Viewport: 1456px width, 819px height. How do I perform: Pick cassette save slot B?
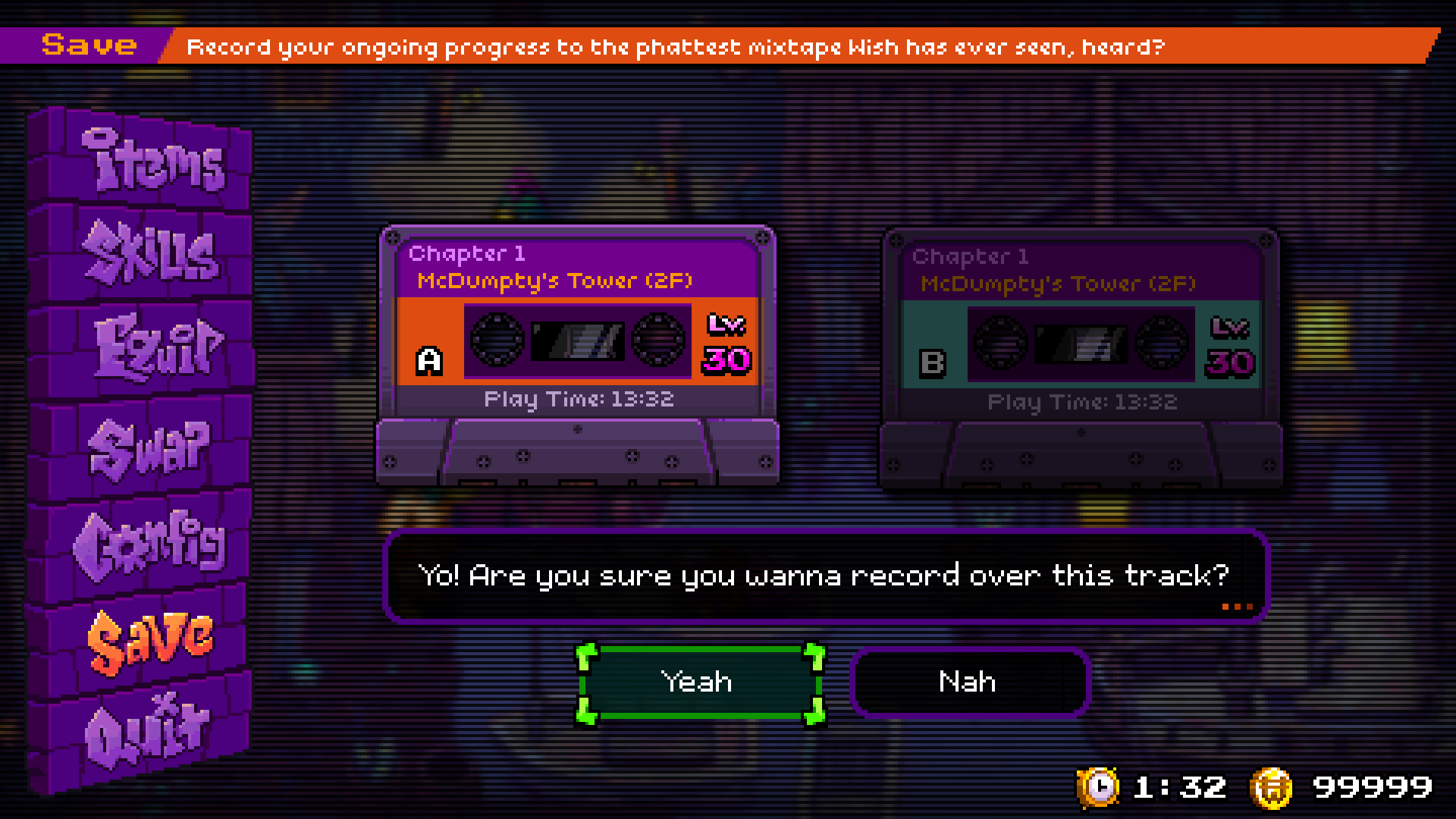click(1081, 358)
